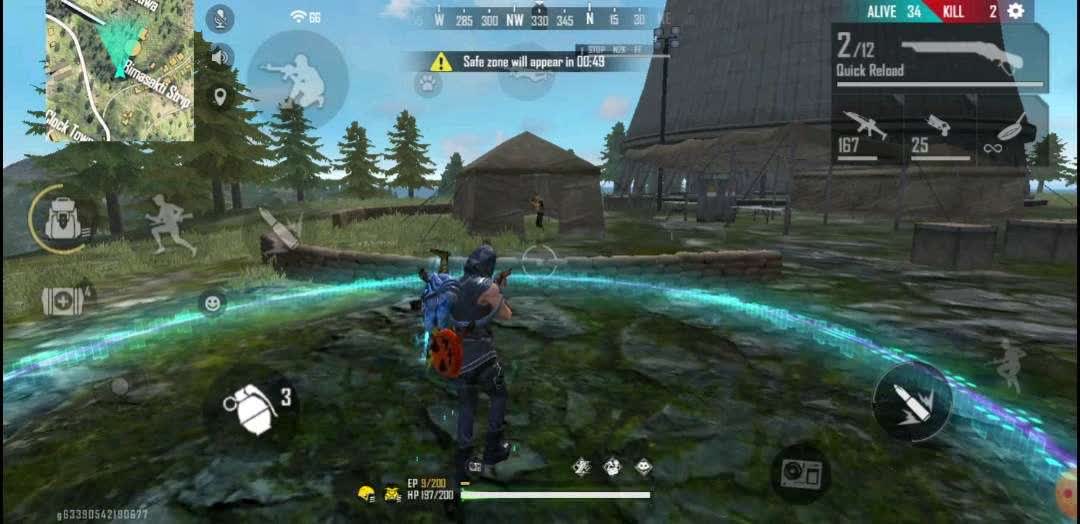Viewport: 1080px width, 524px height.
Task: Equip the frying pan melee weapon
Action: 1012,134
